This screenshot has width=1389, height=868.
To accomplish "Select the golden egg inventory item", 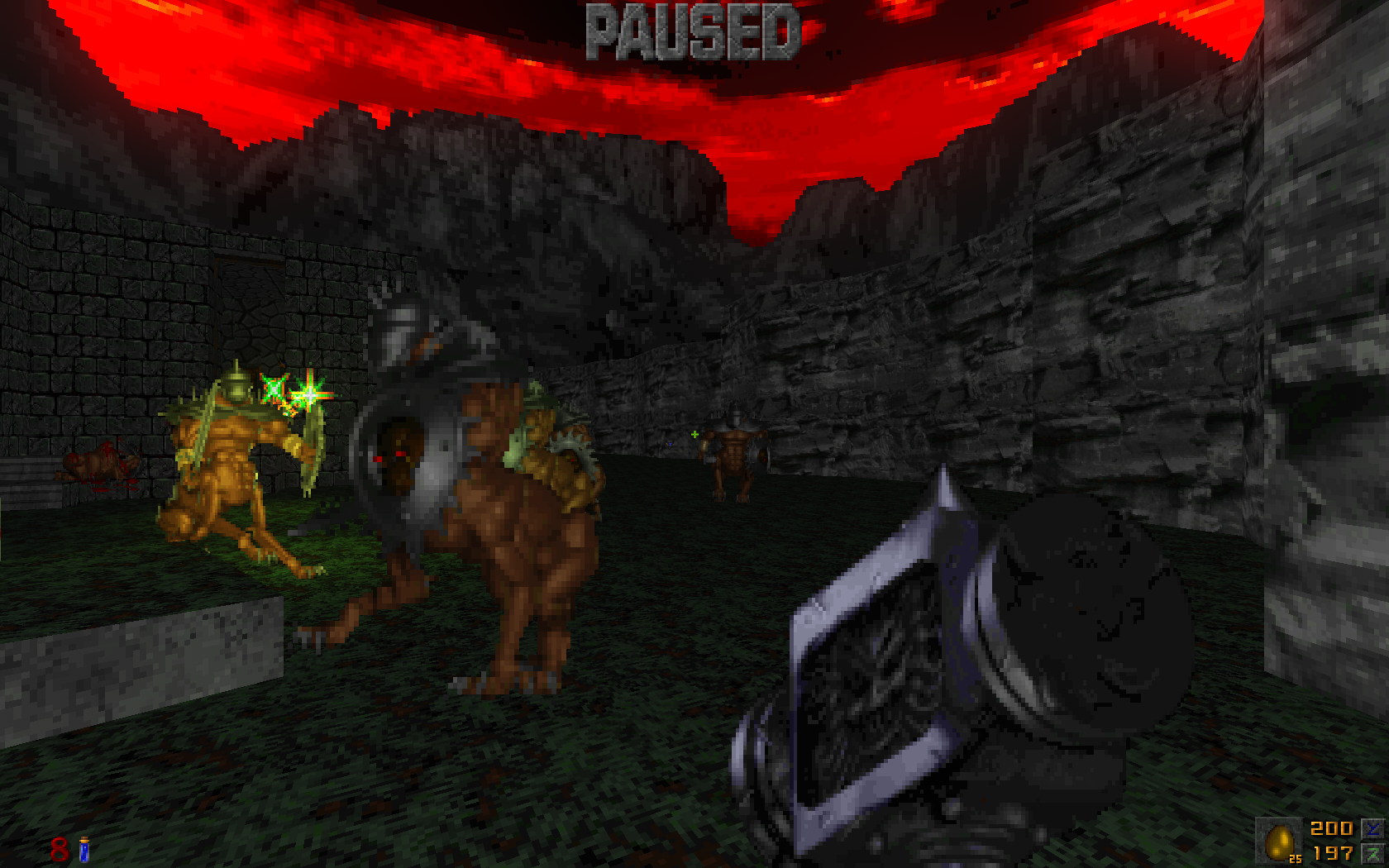I will click(1279, 842).
